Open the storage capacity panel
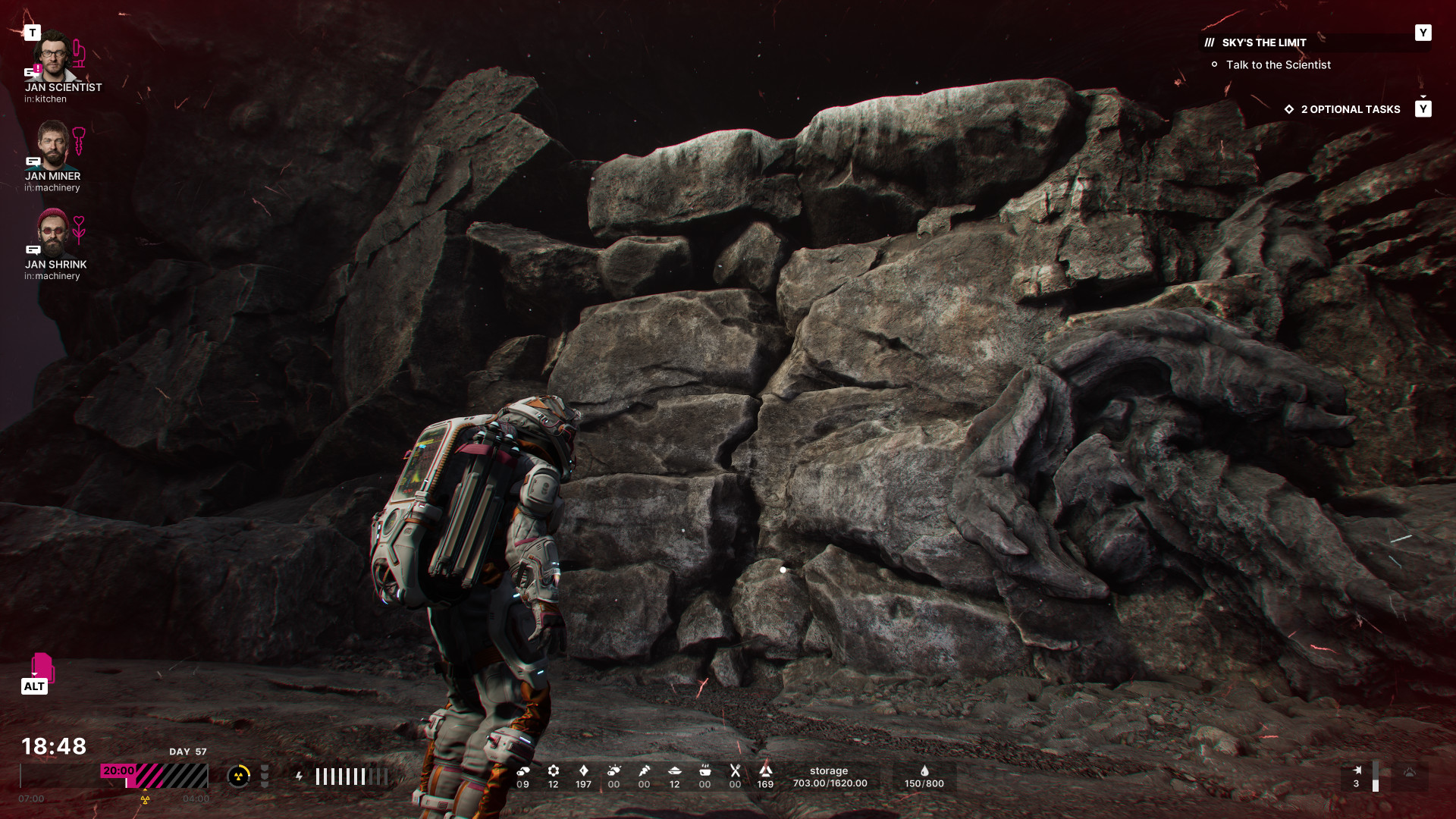 pos(830,777)
